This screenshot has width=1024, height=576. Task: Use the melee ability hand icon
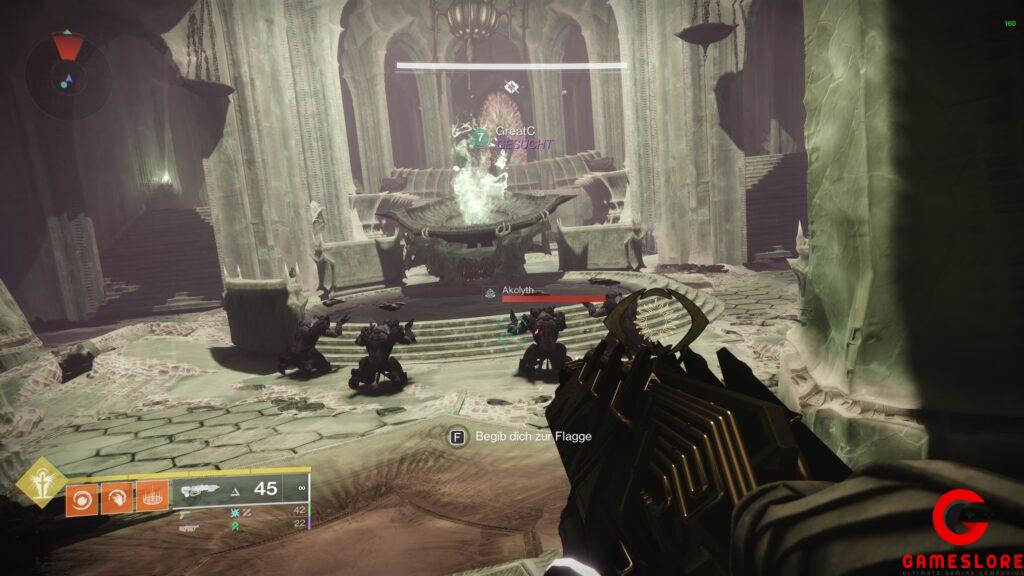click(x=117, y=496)
